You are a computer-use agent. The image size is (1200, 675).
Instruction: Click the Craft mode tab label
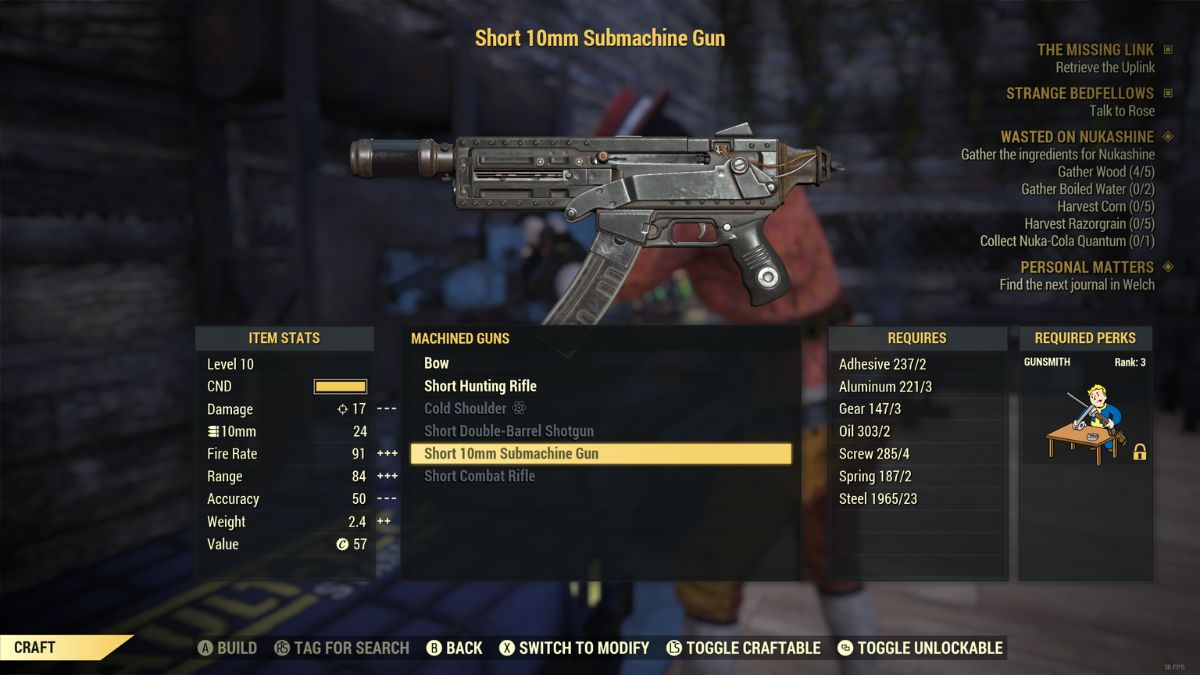coord(35,648)
